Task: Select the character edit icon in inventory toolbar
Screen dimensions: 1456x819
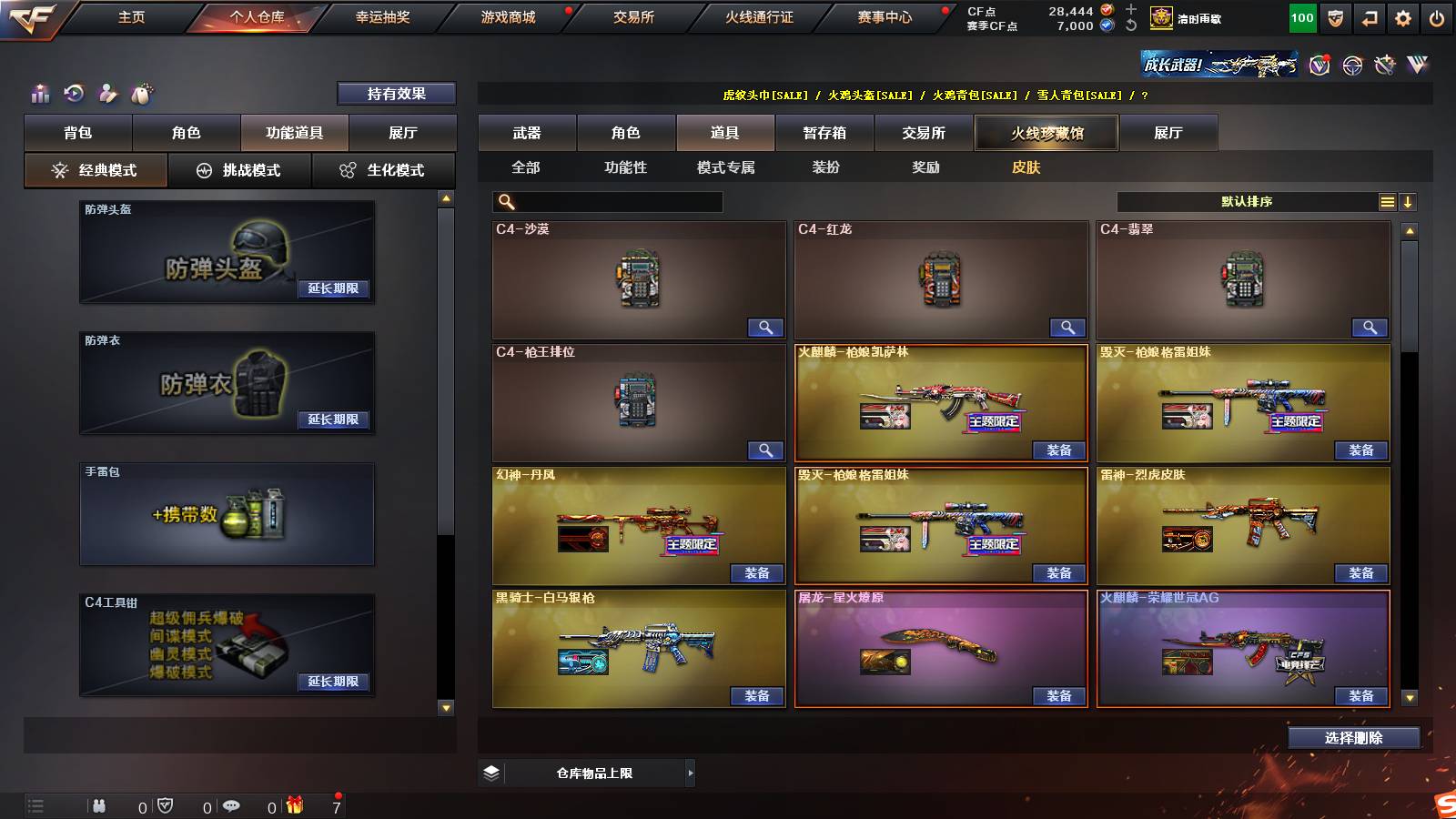Action: point(107,92)
